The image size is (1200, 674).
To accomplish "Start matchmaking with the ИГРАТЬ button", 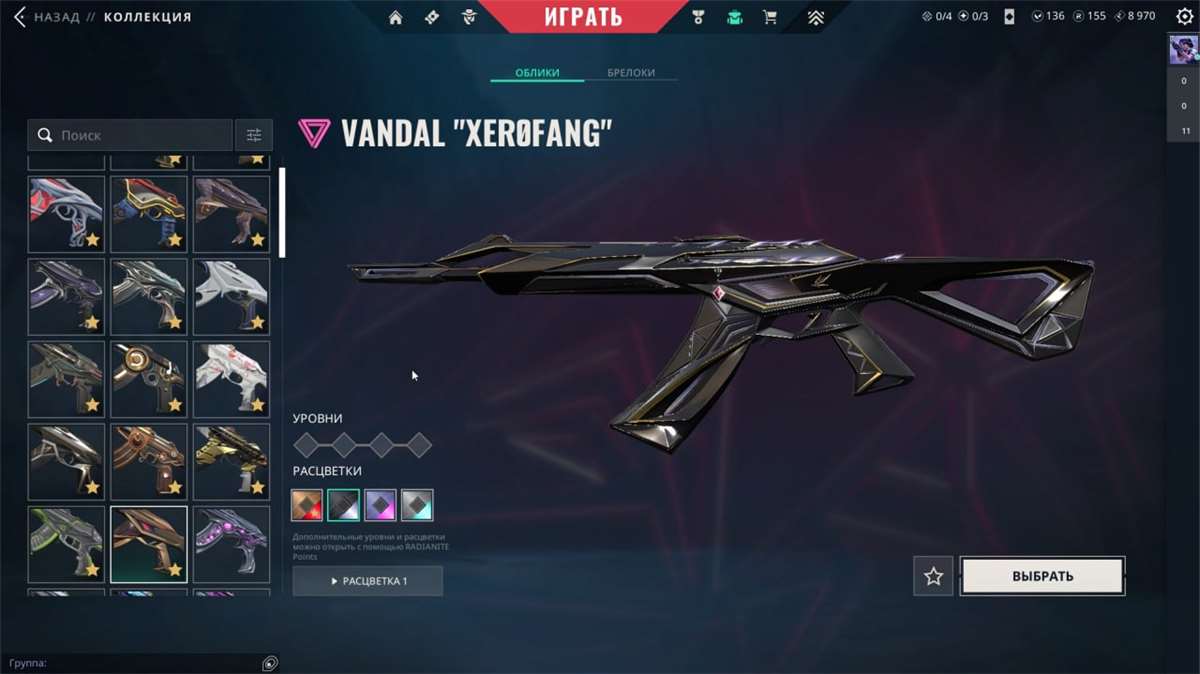I will pos(584,17).
